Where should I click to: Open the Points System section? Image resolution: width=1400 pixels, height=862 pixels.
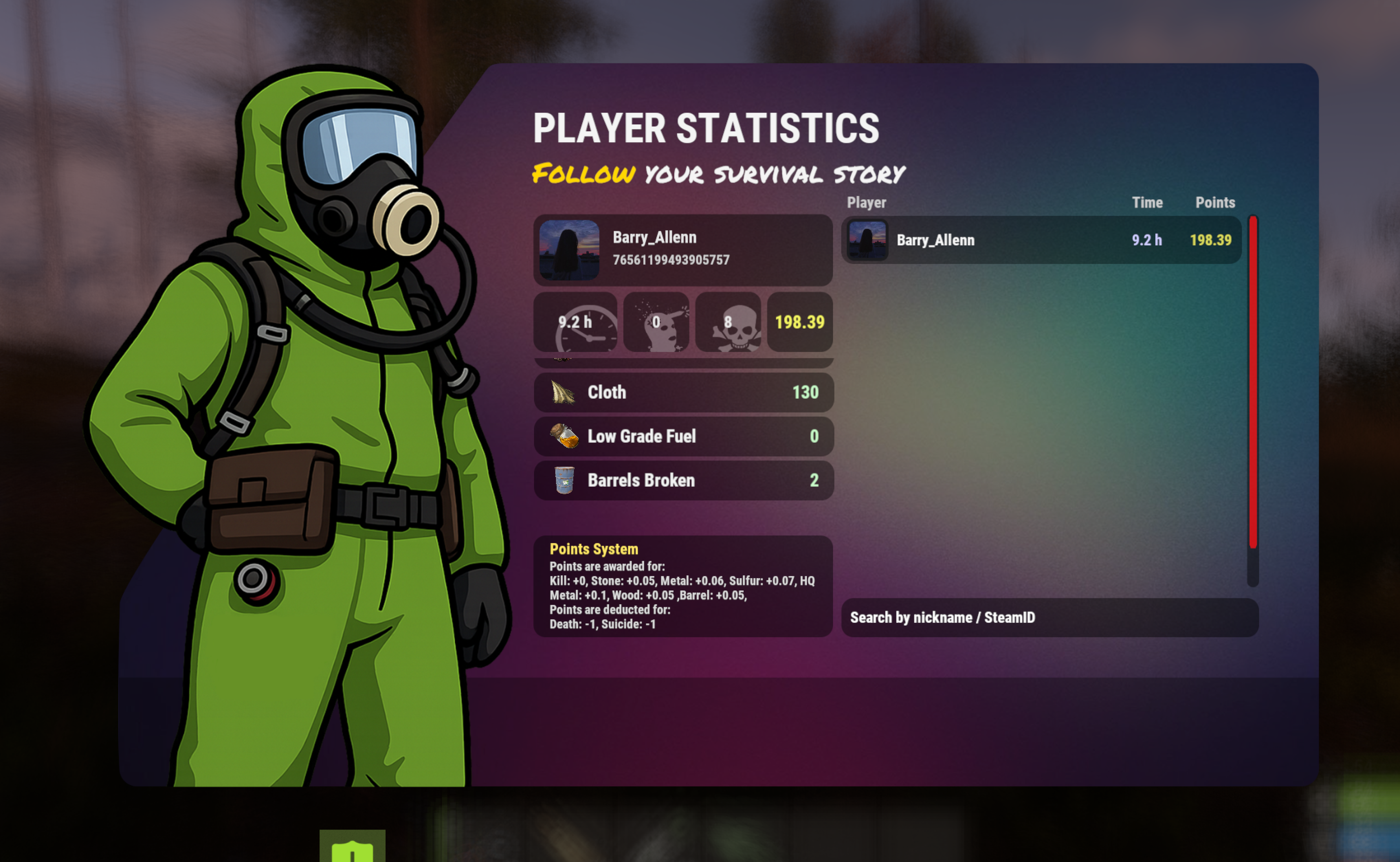click(594, 549)
